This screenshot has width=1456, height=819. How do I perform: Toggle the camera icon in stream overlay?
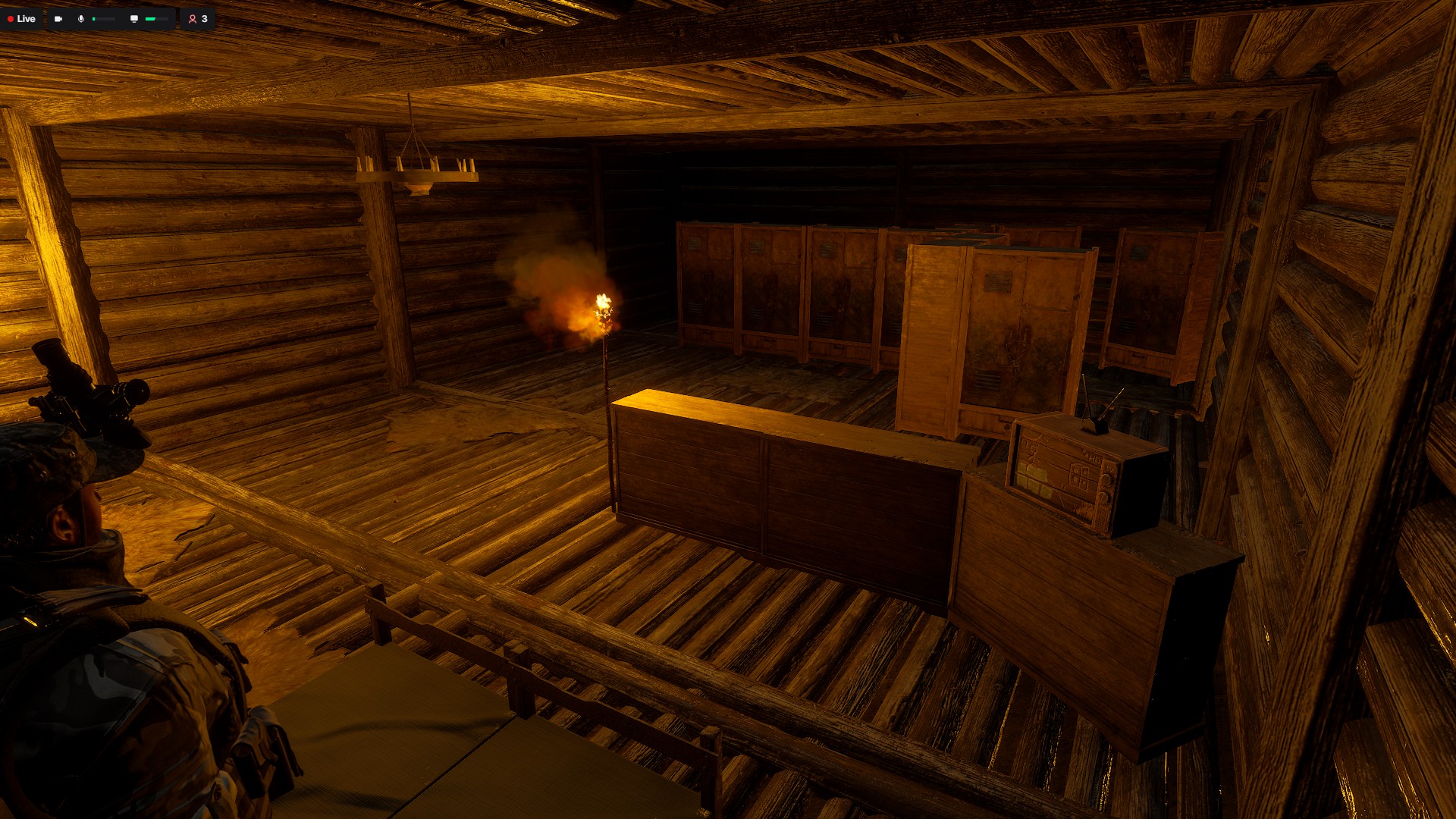tap(58, 19)
